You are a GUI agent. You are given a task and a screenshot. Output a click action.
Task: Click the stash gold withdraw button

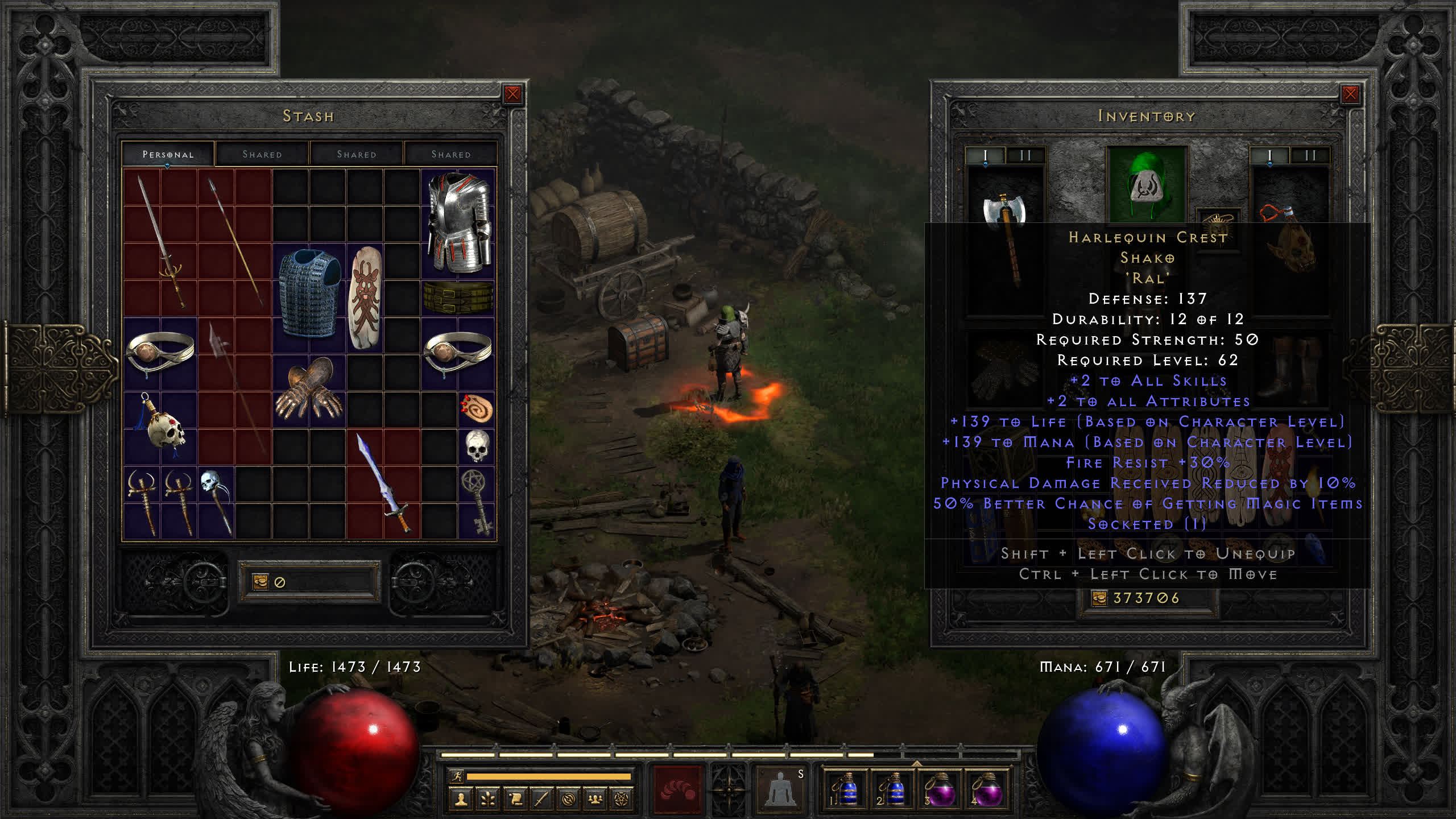click(260, 581)
